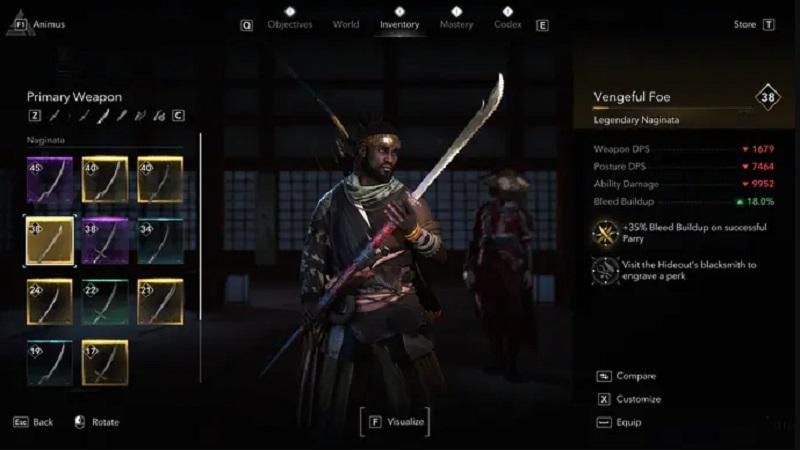
Task: Customize the selected weapon
Action: (x=638, y=399)
